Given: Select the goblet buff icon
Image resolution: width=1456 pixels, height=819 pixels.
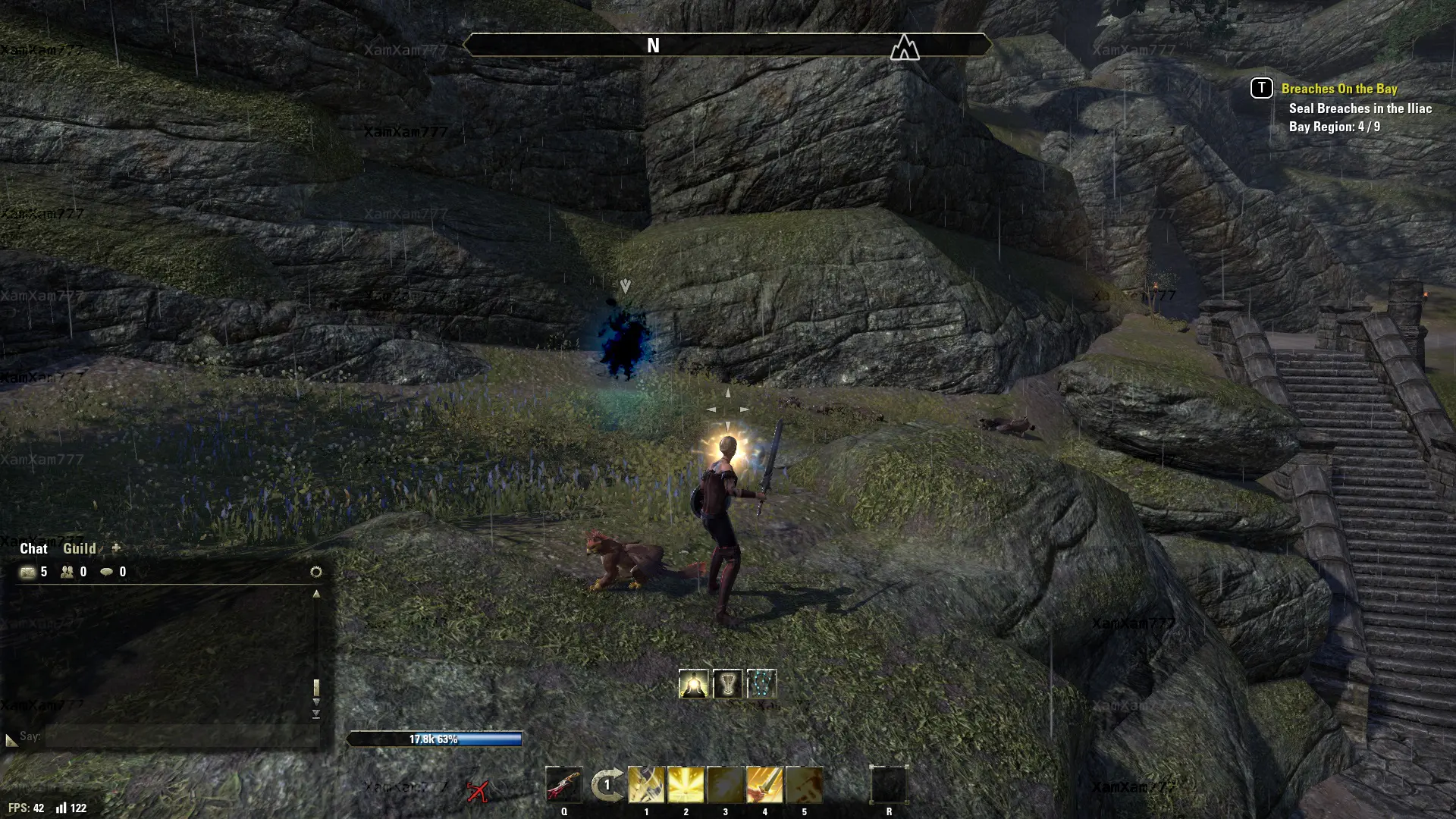Looking at the screenshot, I should click(x=727, y=684).
